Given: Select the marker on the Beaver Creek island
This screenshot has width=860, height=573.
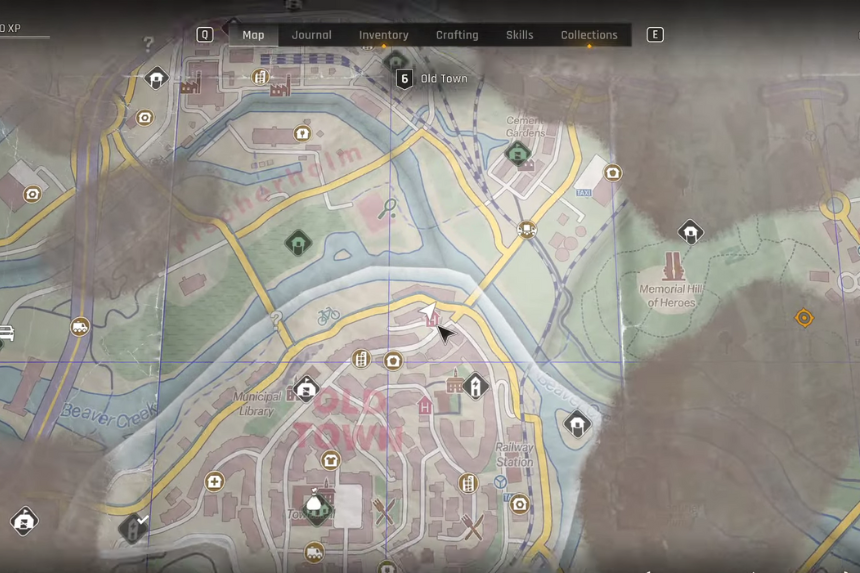Looking at the screenshot, I should tap(298, 242).
